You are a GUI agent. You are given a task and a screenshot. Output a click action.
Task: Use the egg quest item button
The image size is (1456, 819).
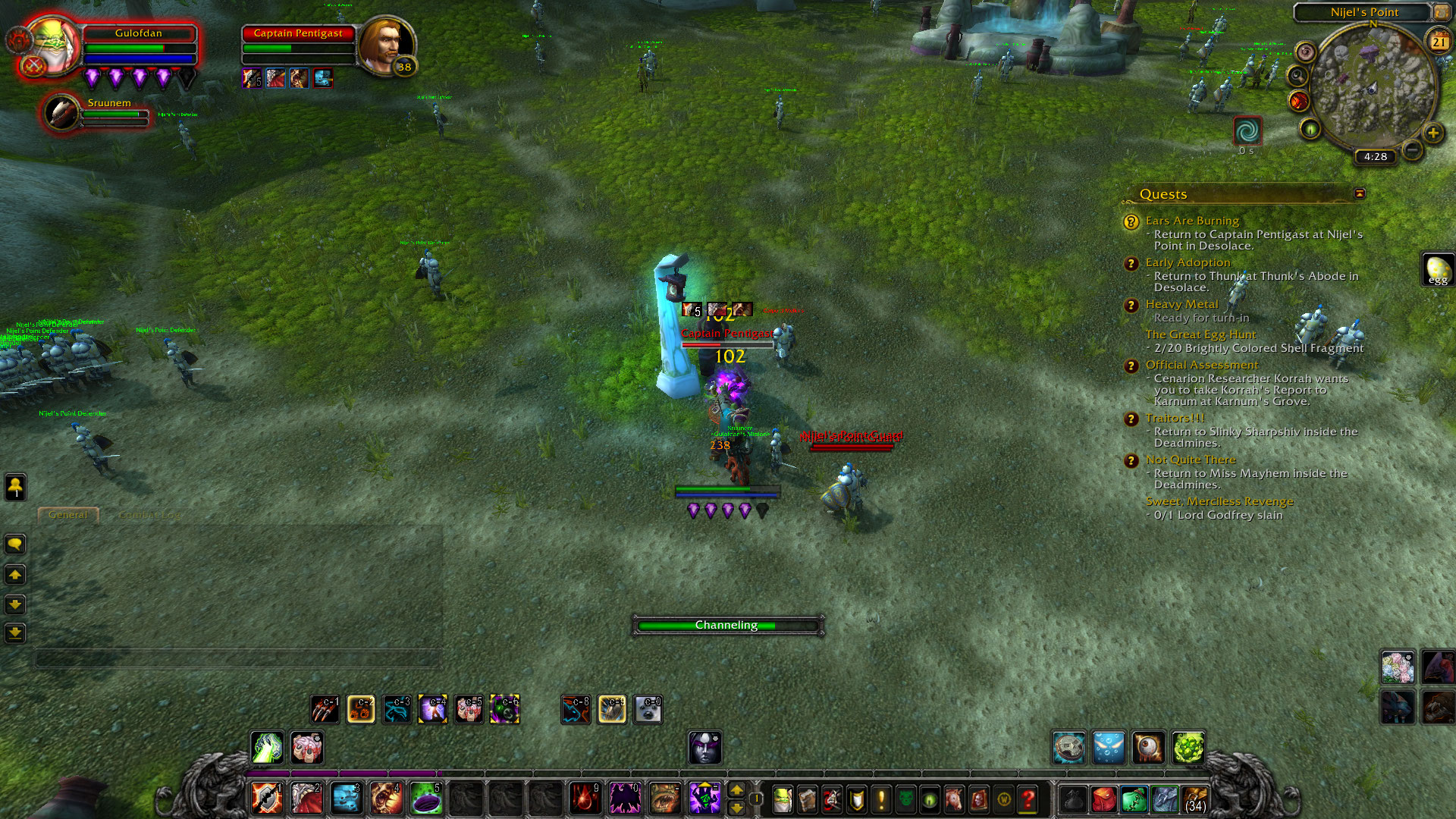click(x=1438, y=269)
